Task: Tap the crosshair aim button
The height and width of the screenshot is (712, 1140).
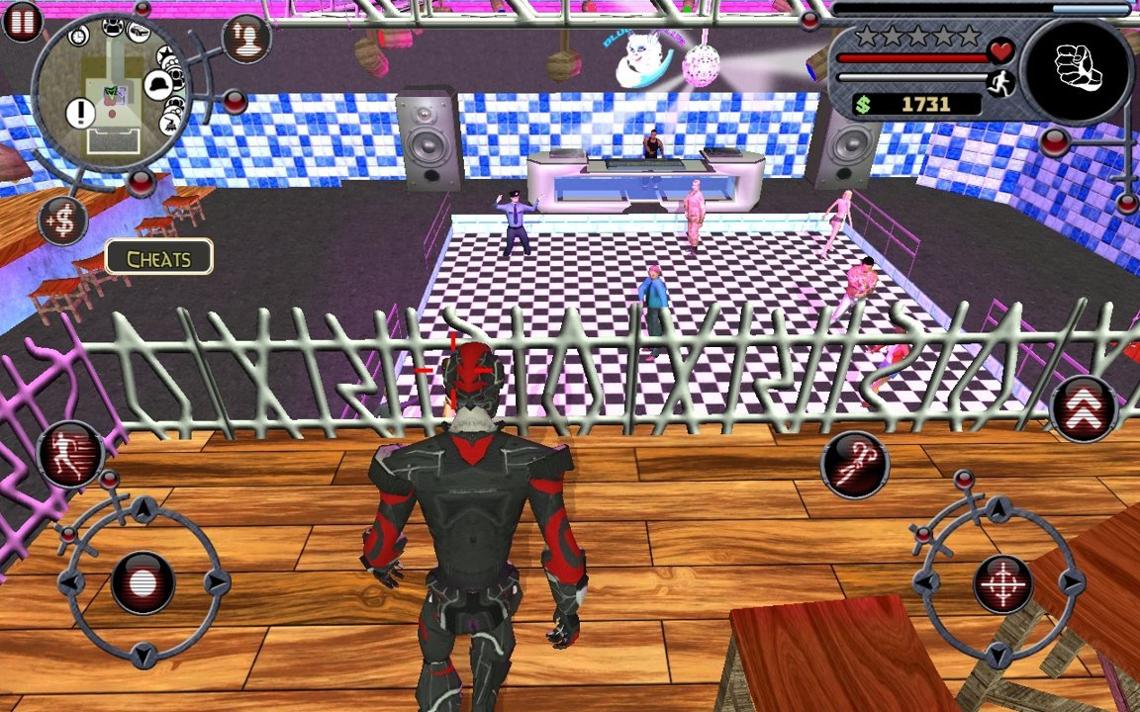Action: pyautogui.click(x=1002, y=583)
